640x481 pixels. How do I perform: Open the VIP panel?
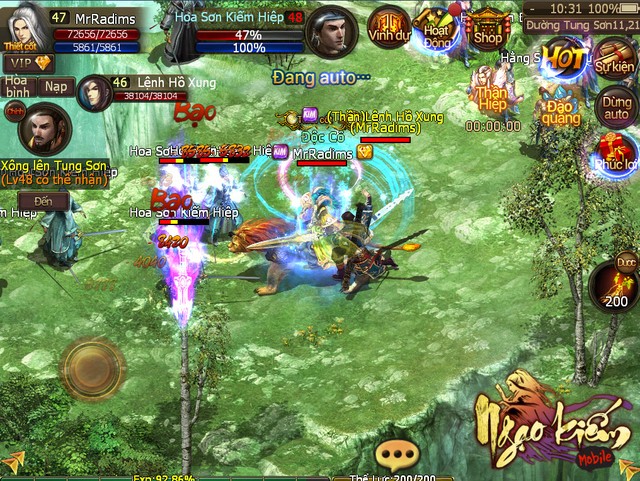27,62
